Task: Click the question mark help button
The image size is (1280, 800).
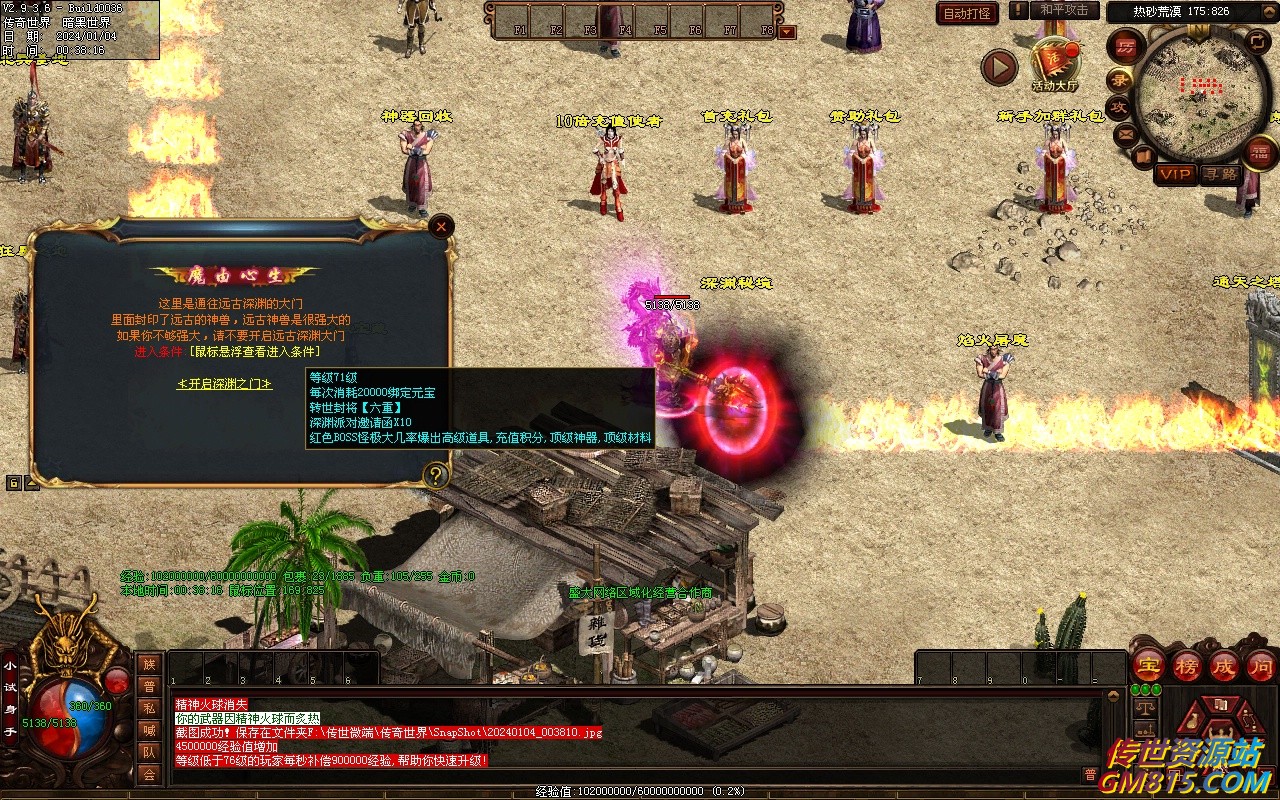Action: [x=435, y=475]
